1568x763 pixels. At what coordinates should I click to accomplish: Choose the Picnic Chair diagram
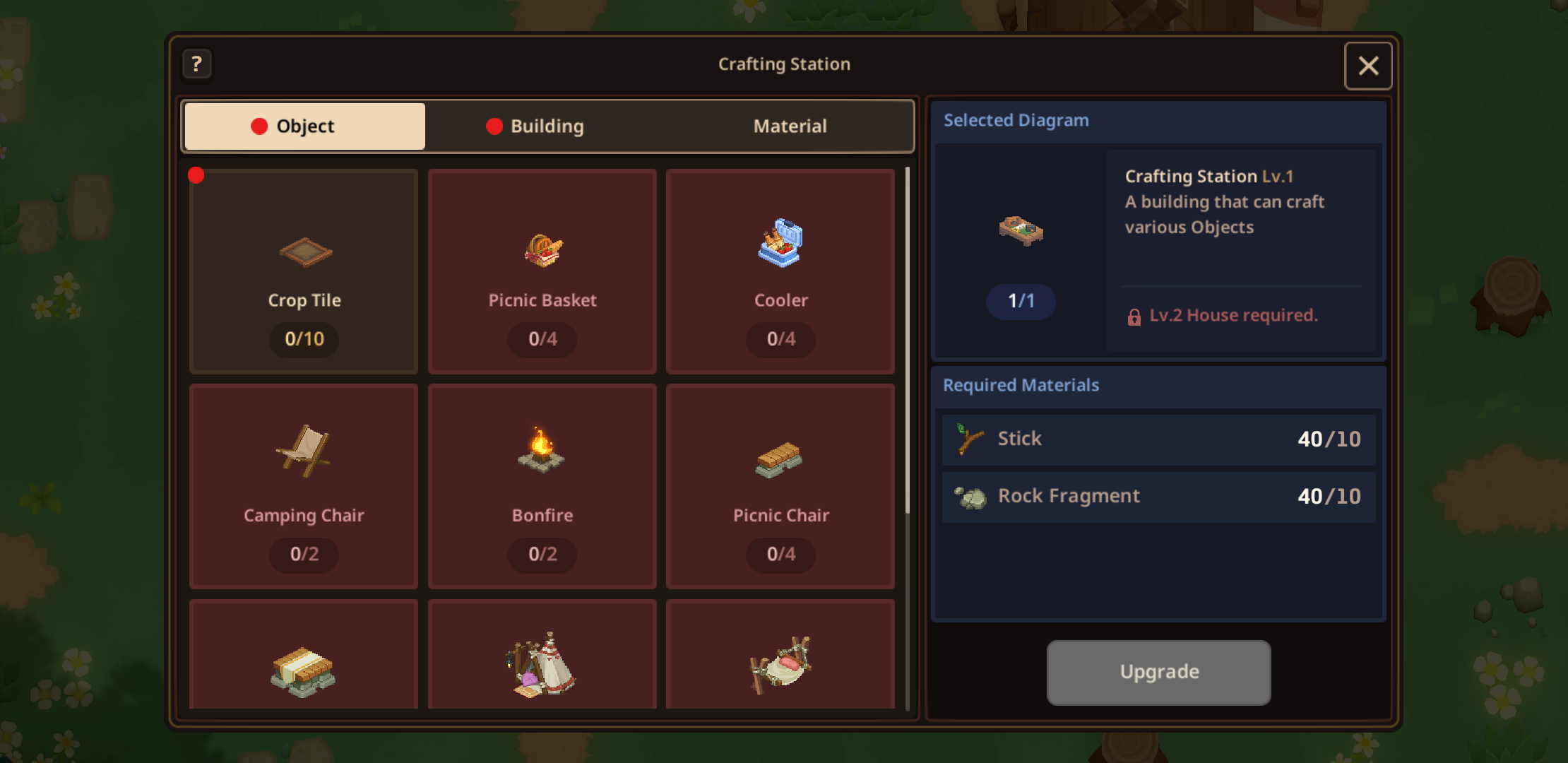click(780, 487)
